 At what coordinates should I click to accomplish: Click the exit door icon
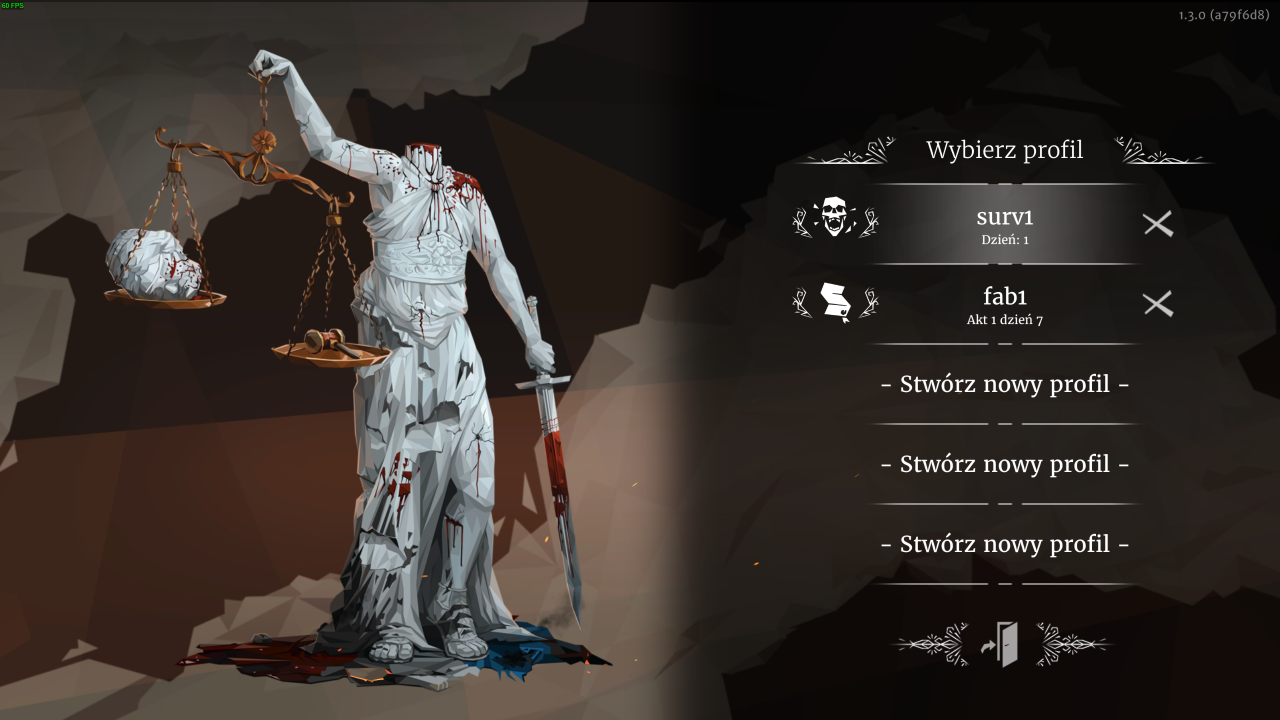pyautogui.click(x=1002, y=645)
